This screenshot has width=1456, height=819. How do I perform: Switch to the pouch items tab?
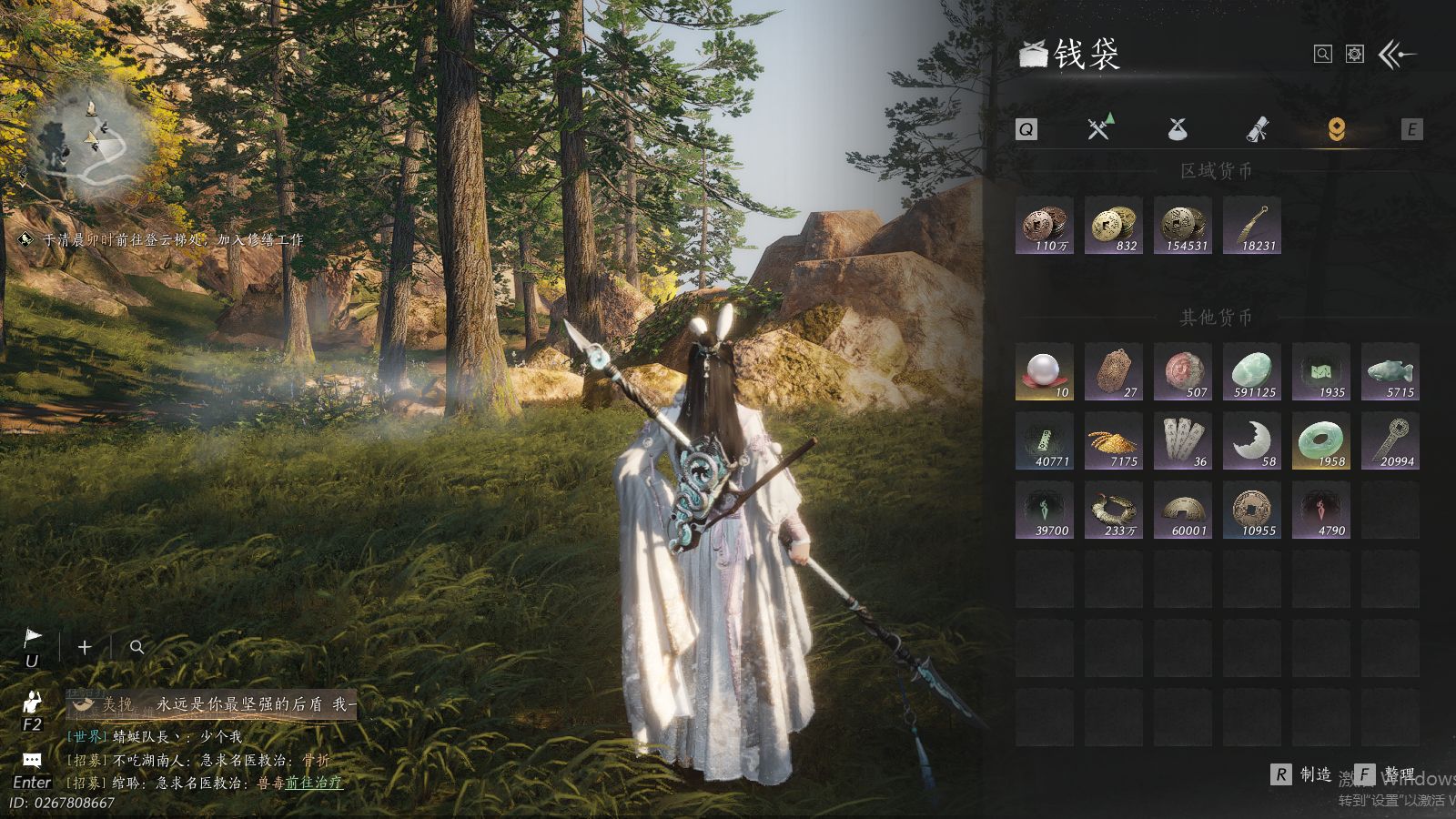(x=1178, y=129)
